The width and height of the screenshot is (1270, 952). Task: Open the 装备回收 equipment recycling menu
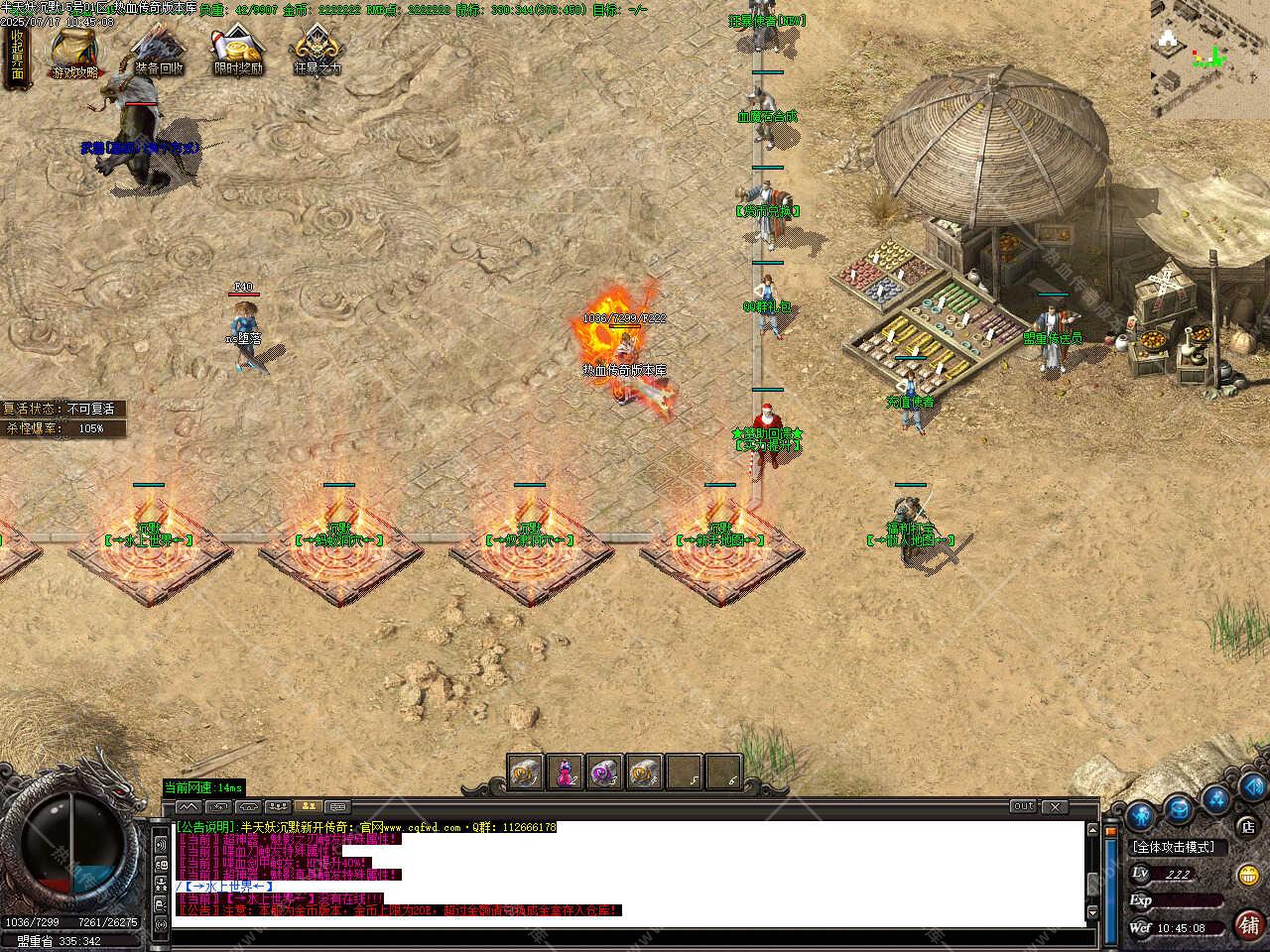[159, 52]
